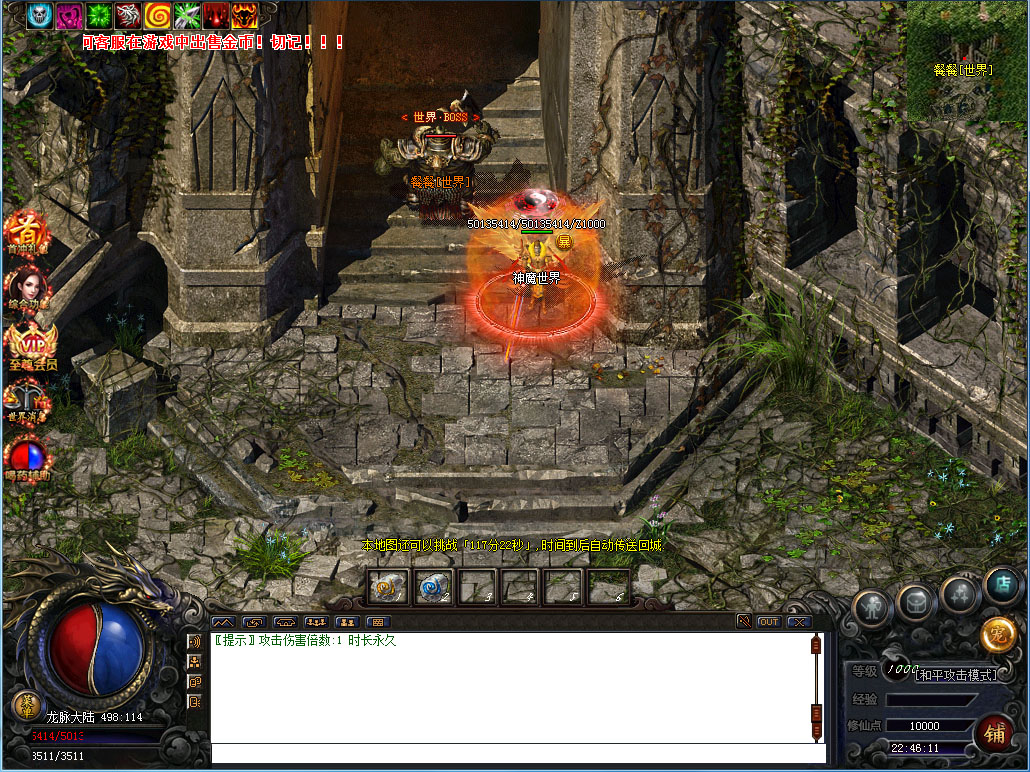Use the blue scroll in hotbar slot 2
This screenshot has height=772, width=1030.
[x=433, y=587]
